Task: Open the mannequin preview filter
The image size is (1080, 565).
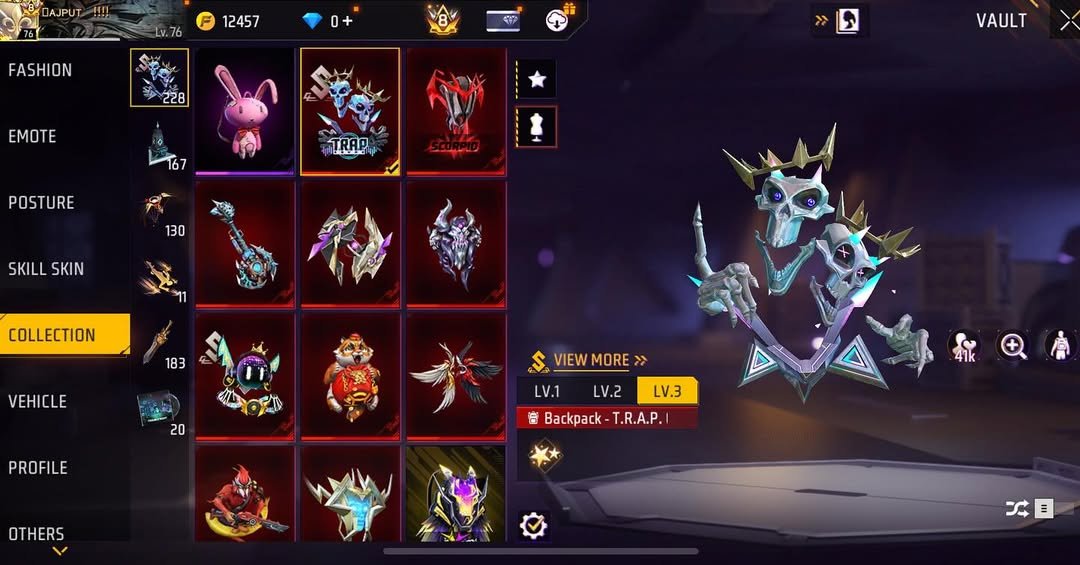Action: 537,127
